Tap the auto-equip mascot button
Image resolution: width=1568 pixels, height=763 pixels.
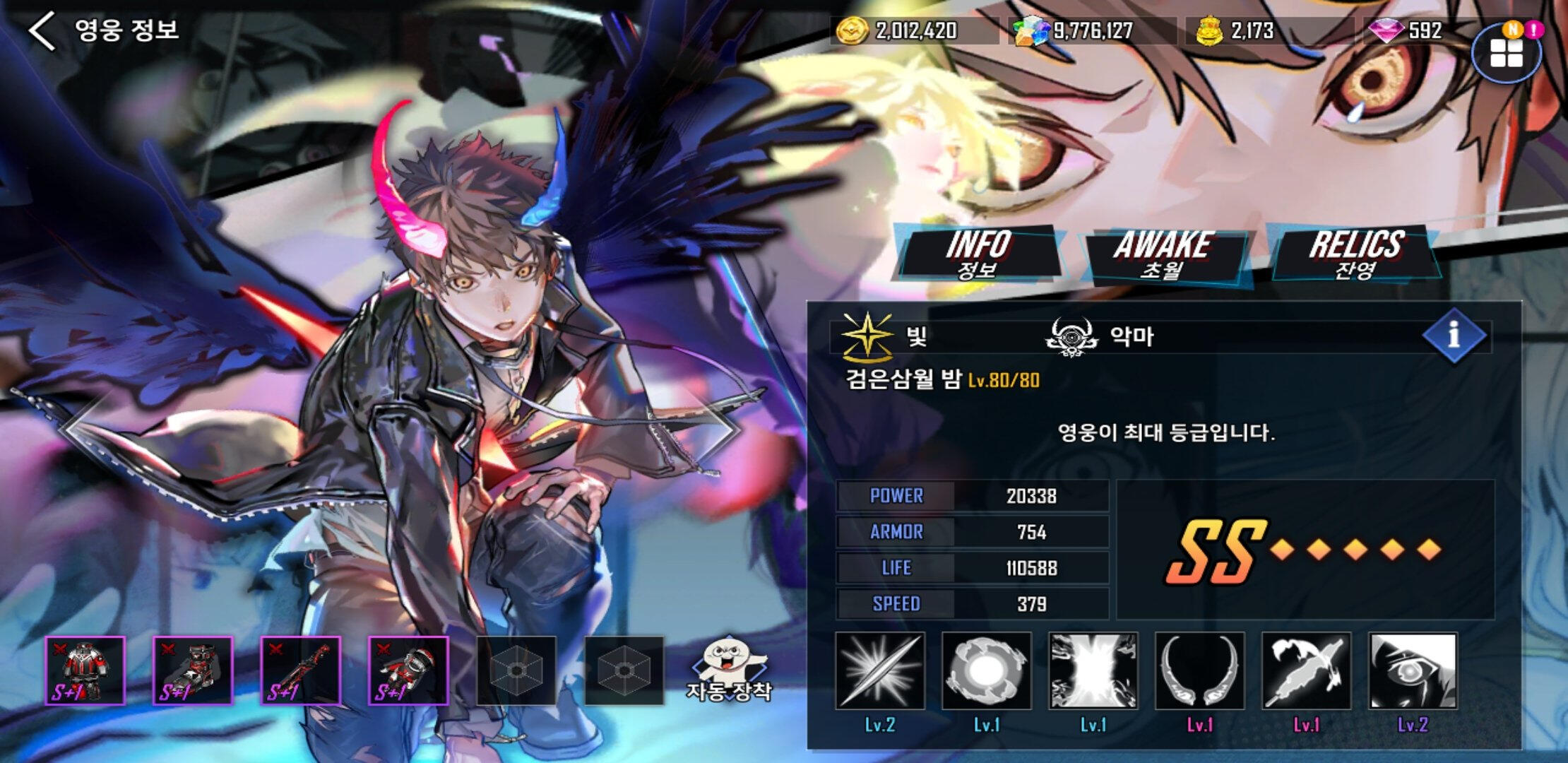pyautogui.click(x=730, y=670)
